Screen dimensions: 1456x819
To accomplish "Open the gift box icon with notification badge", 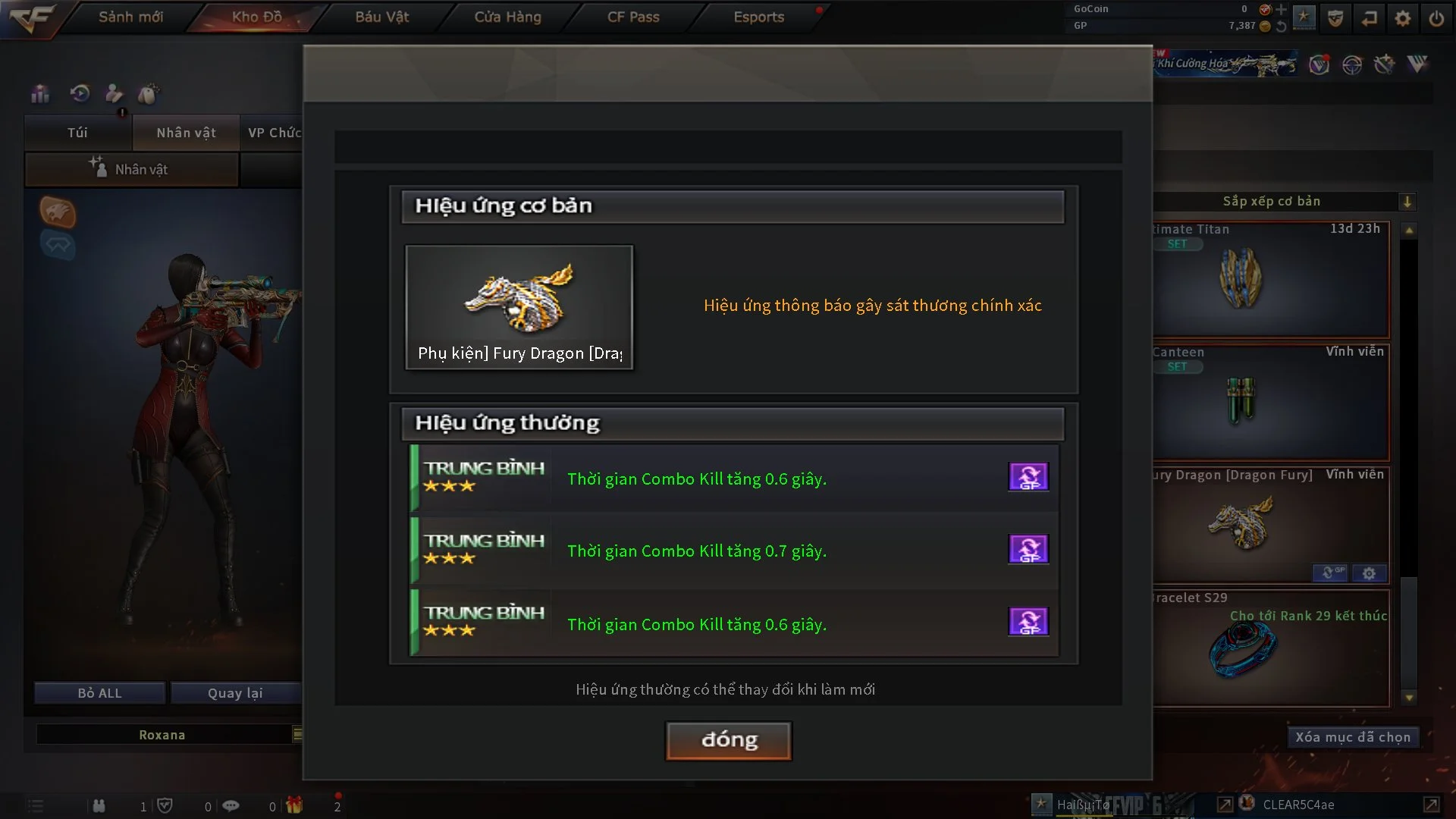I will click(294, 805).
